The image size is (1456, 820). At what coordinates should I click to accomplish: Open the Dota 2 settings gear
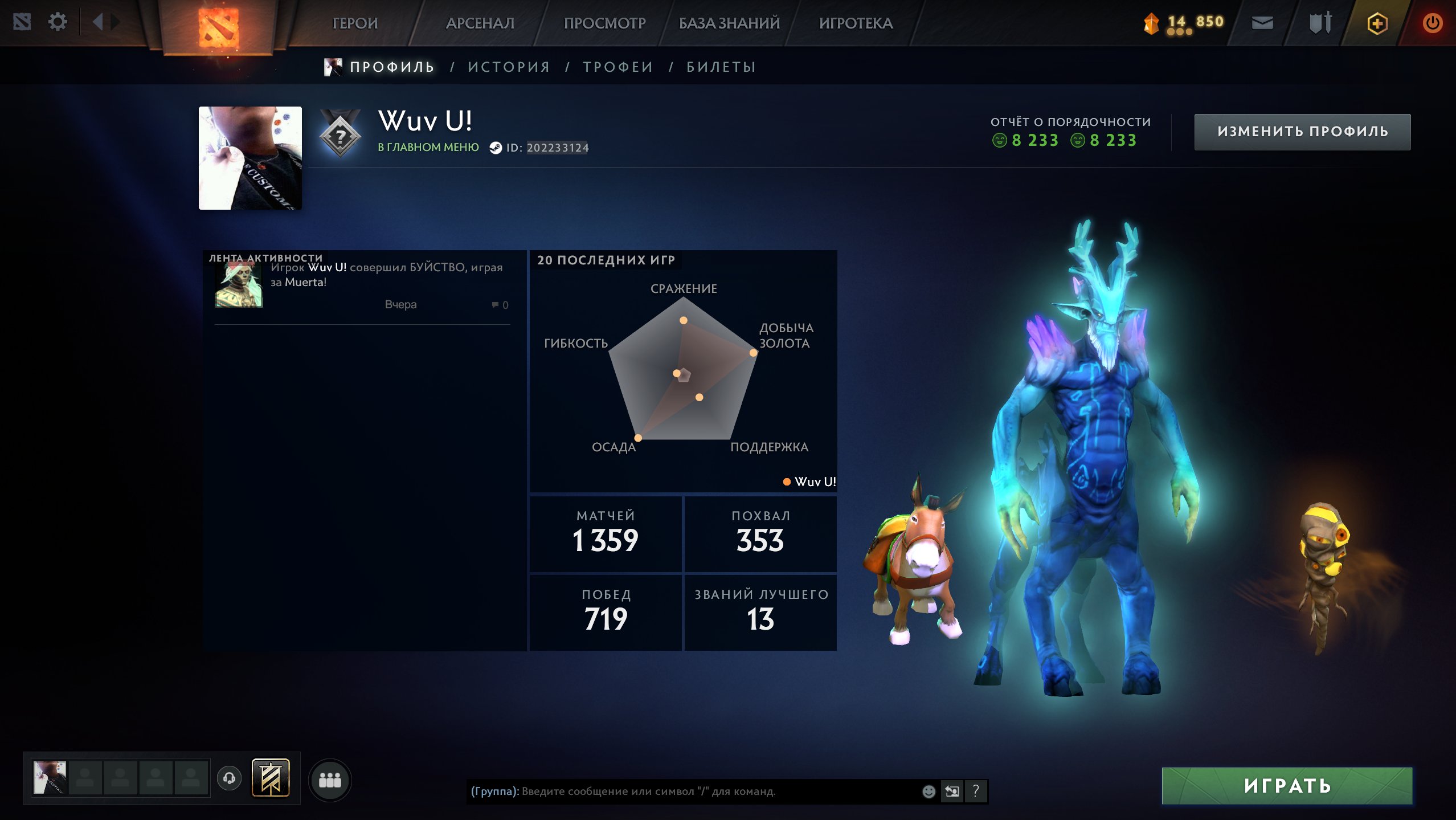tap(57, 22)
